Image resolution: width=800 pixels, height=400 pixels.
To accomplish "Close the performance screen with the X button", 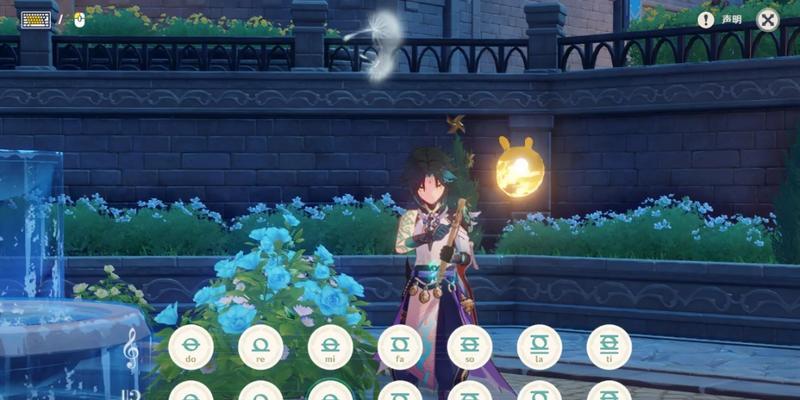I will coord(767,19).
